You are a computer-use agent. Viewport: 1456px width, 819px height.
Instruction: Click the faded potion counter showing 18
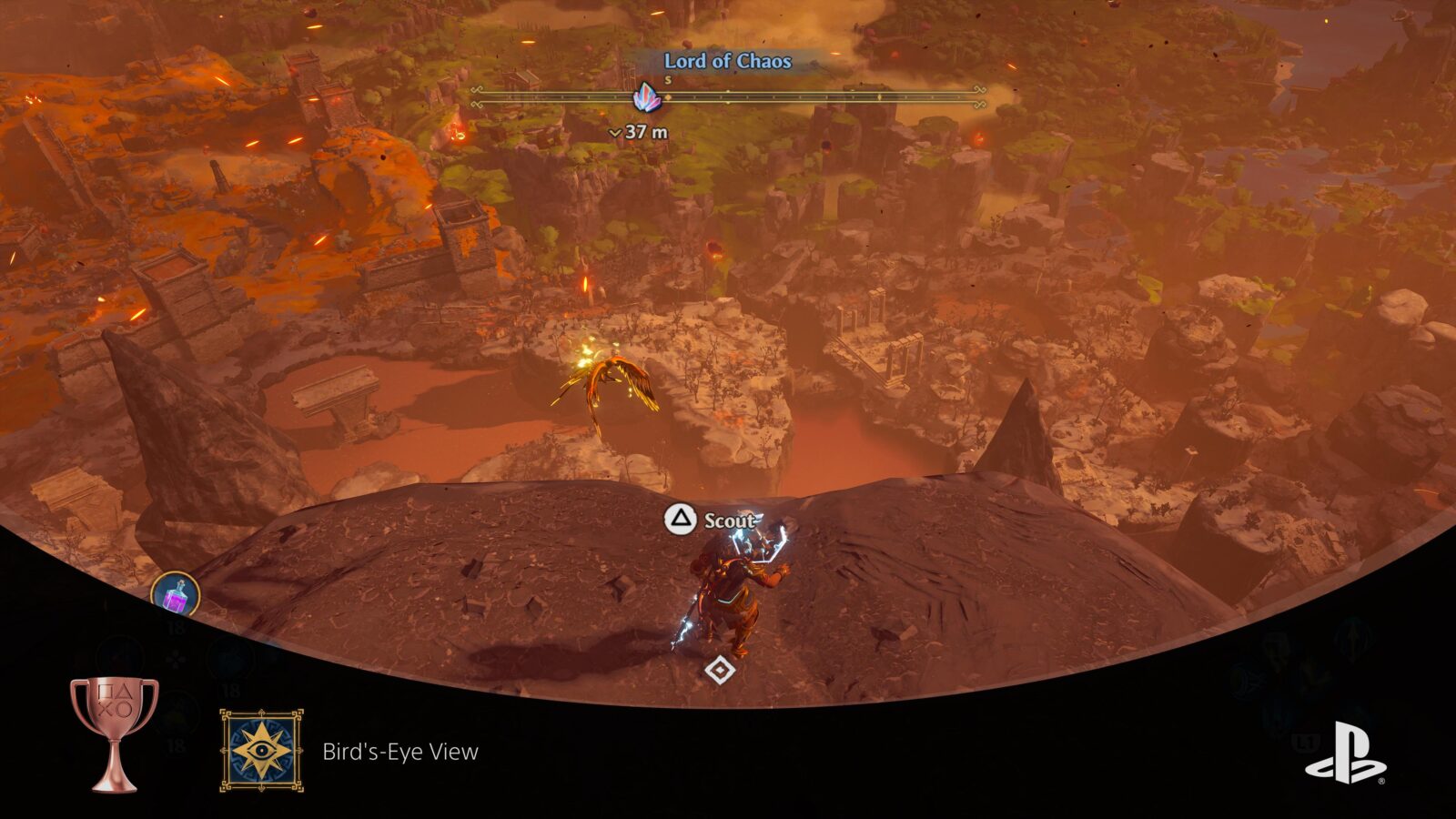(175, 627)
